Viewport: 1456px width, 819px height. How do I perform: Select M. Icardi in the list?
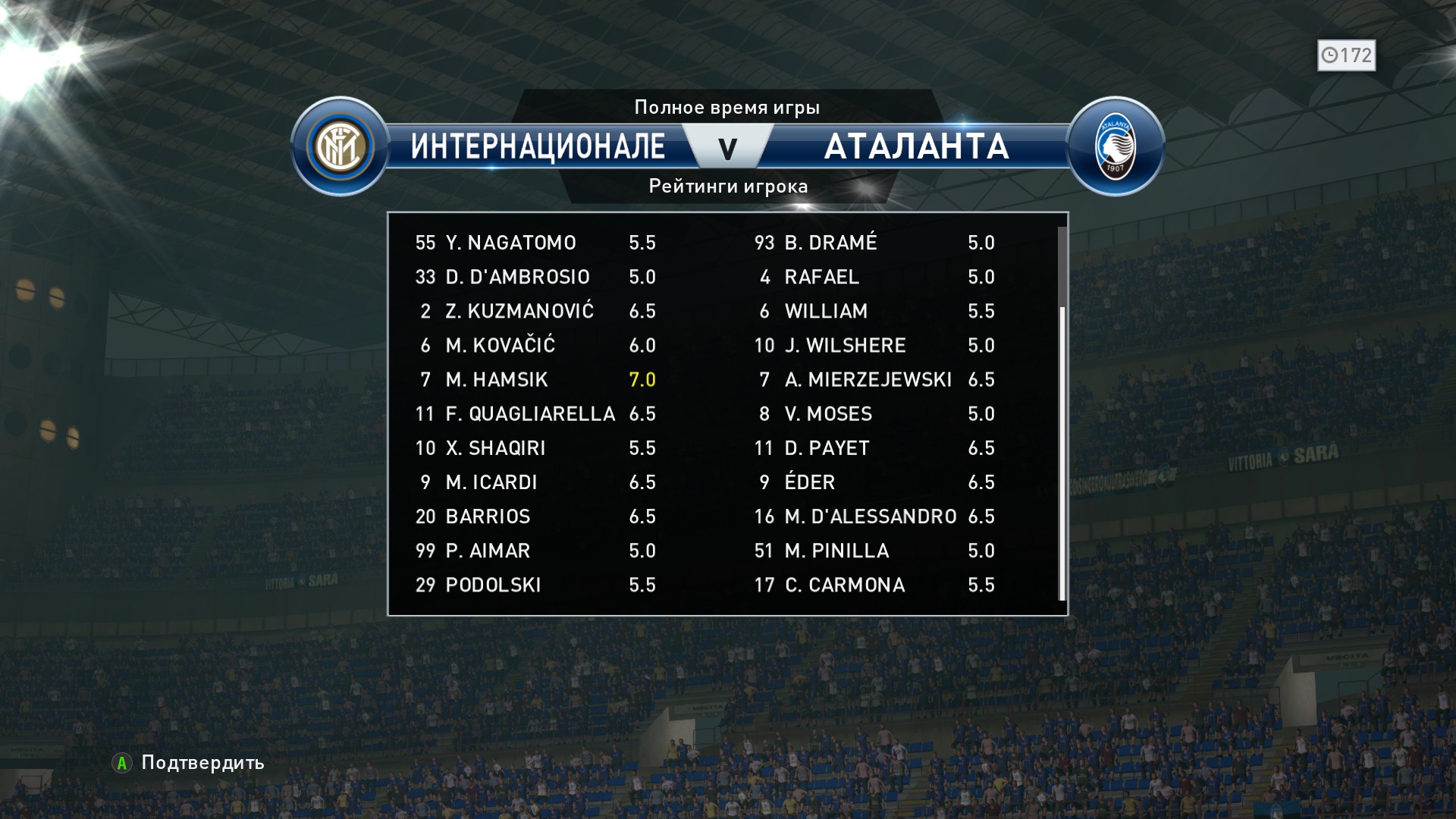[x=535, y=482]
